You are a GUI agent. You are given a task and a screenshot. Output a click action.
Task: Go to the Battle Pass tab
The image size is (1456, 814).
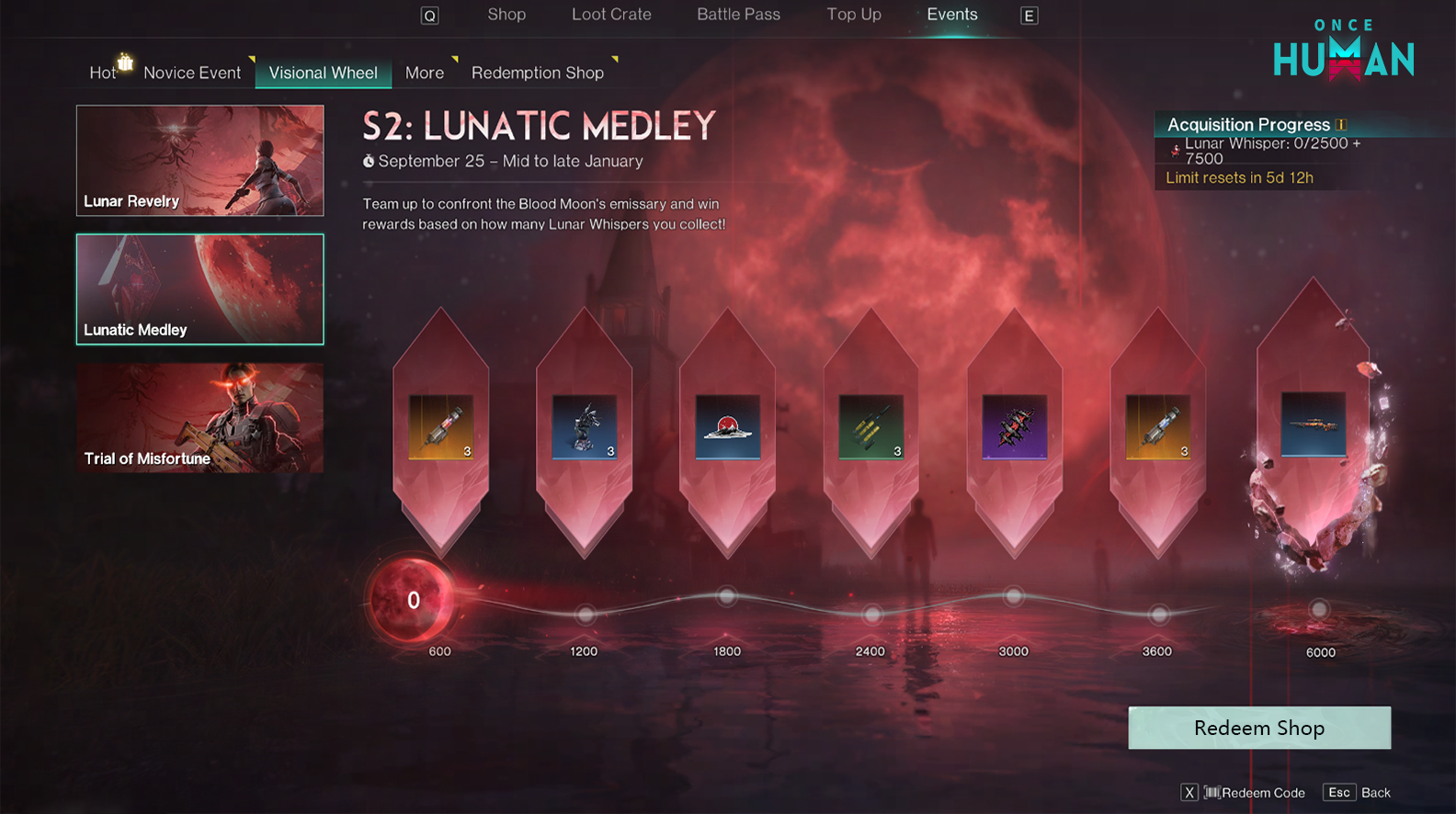click(738, 15)
